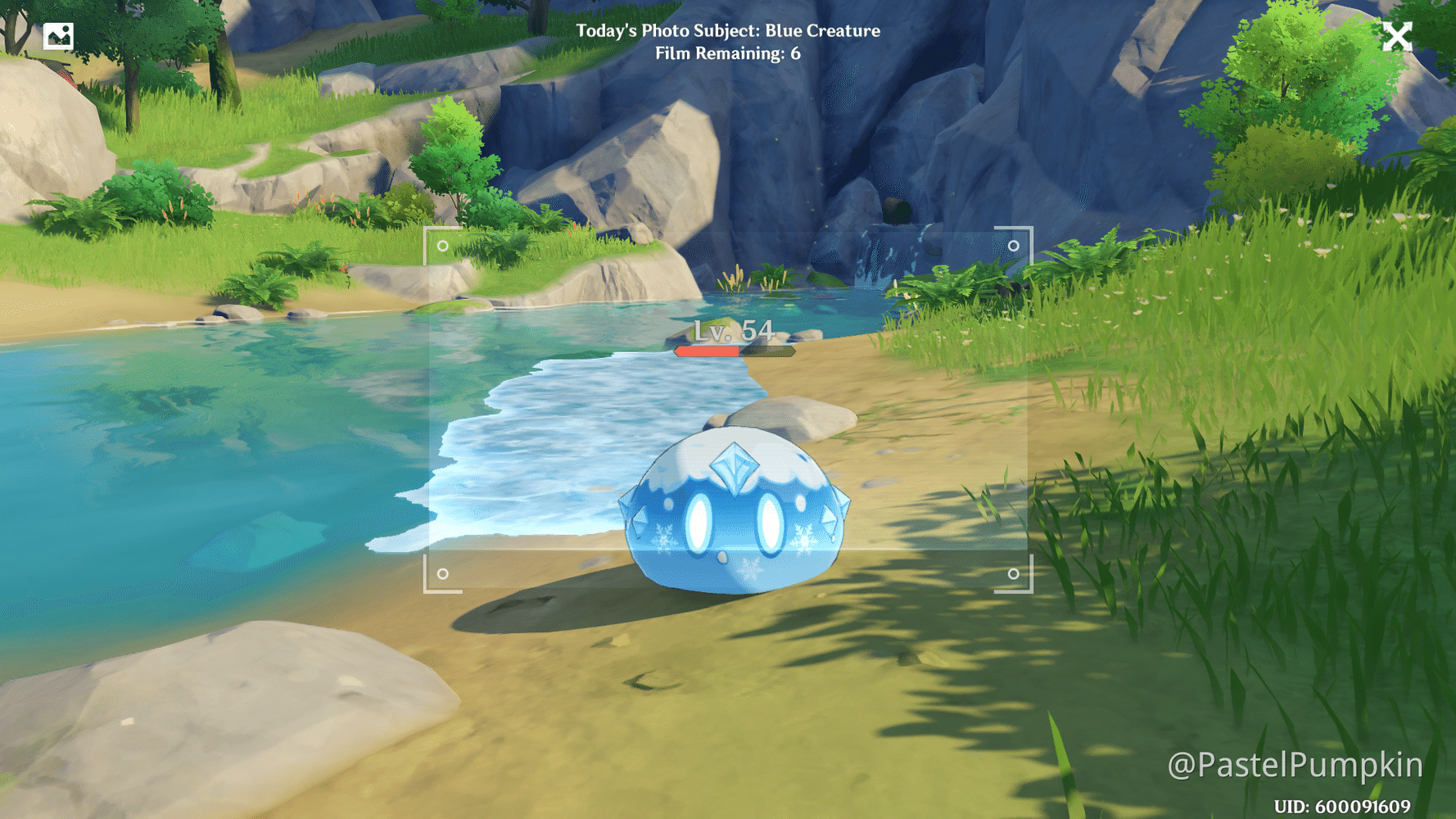Click the small white dot inside the left frame bracket
Image resolution: width=1456 pixels, height=819 pixels.
click(443, 247)
